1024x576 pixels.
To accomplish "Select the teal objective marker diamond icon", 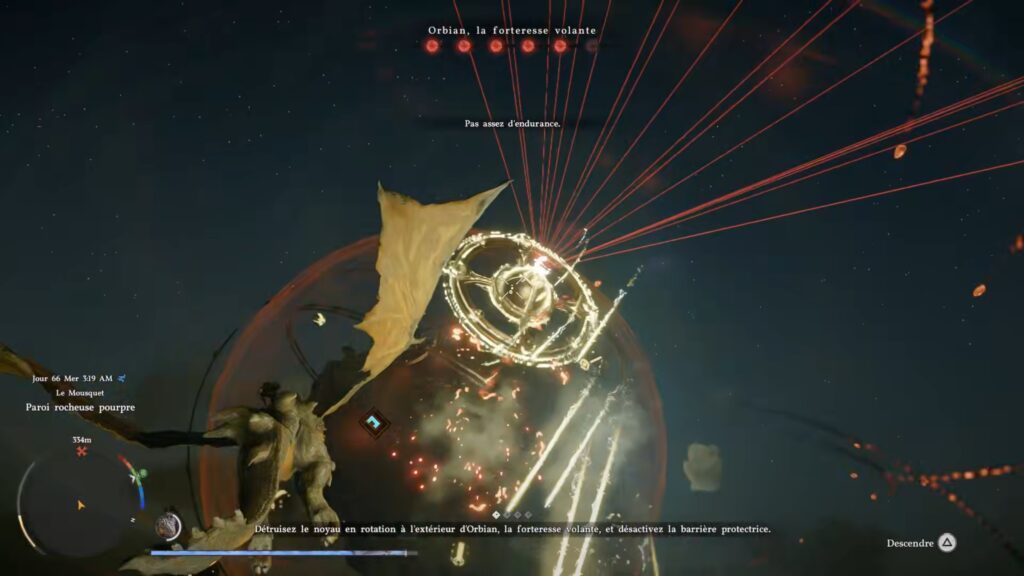I will point(374,423).
